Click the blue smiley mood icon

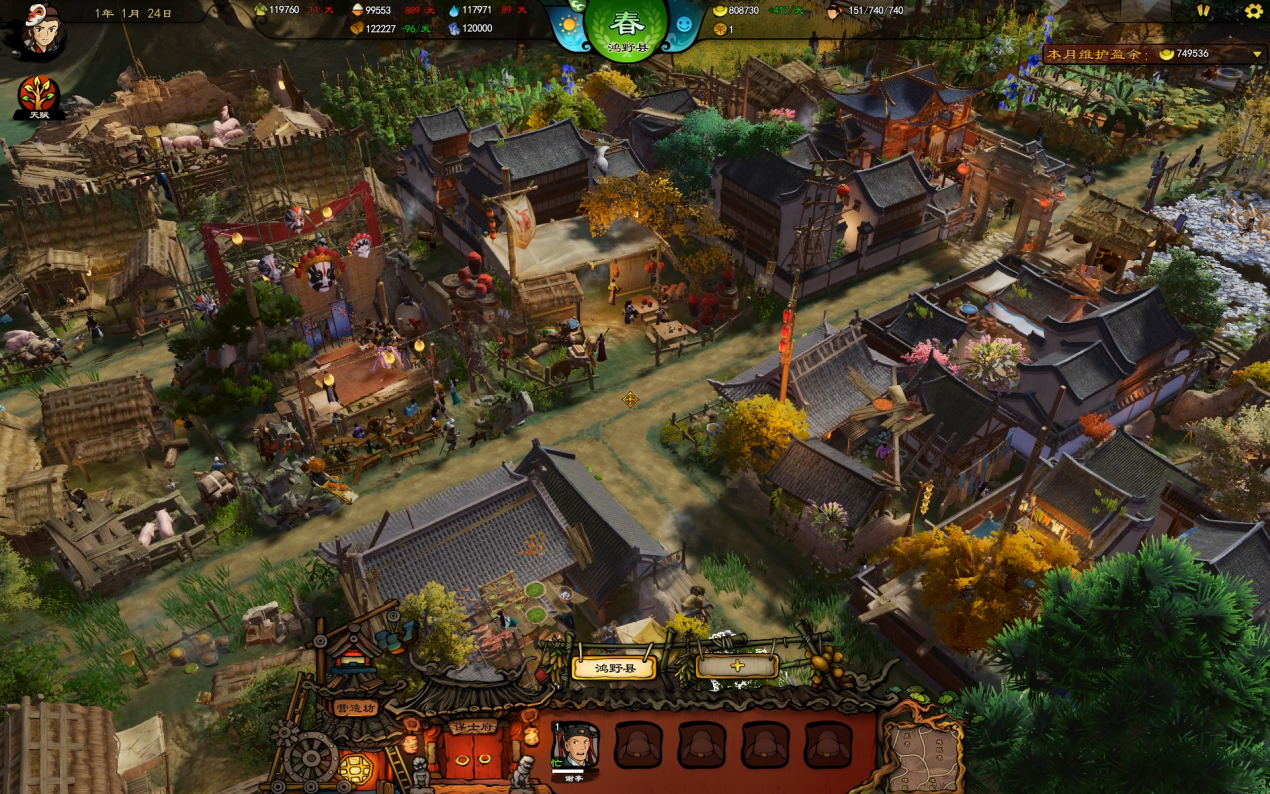[x=684, y=24]
